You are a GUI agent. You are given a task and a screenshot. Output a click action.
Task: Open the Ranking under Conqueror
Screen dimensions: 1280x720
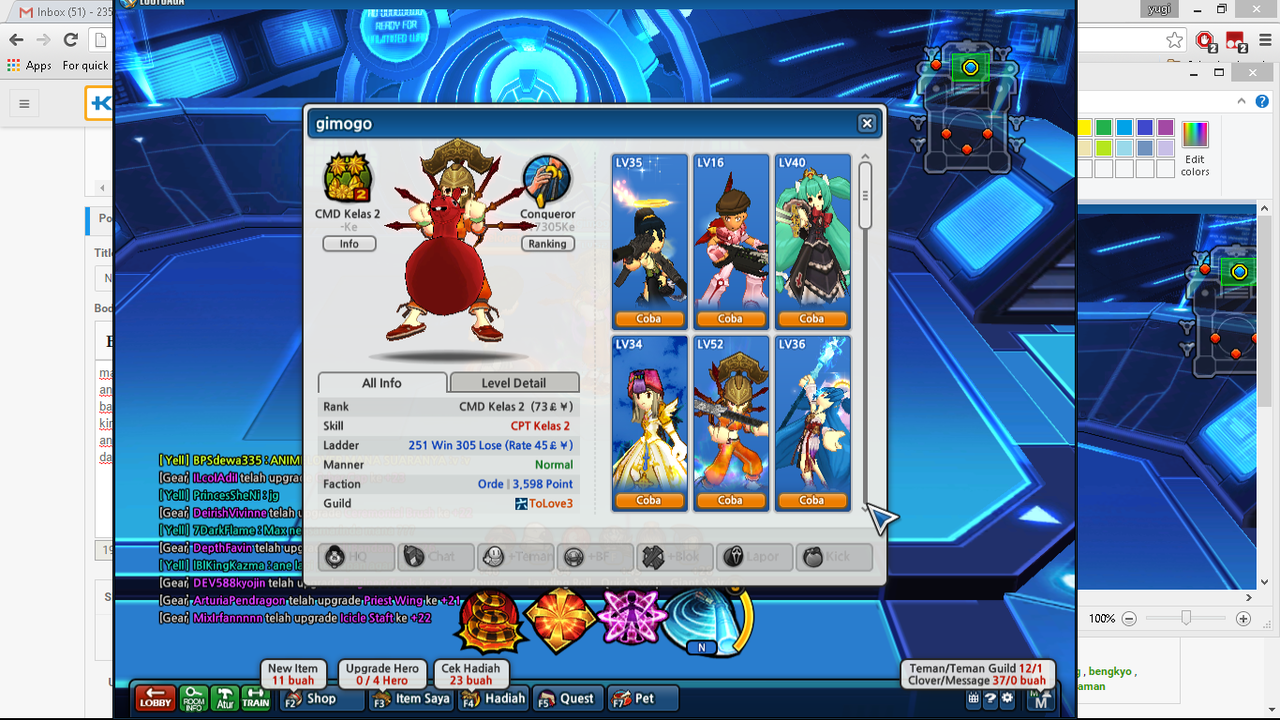click(x=547, y=244)
